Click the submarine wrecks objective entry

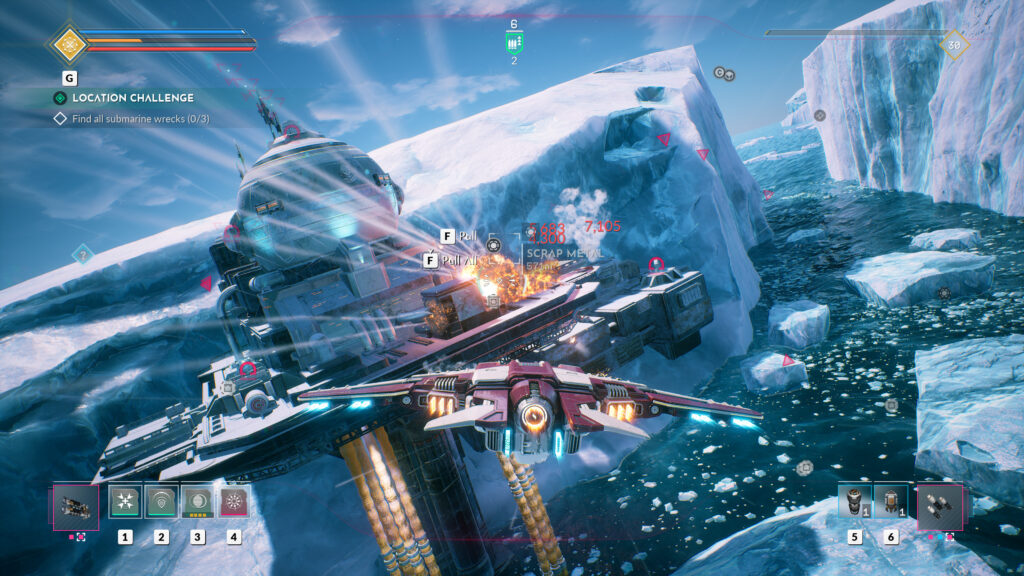138,119
